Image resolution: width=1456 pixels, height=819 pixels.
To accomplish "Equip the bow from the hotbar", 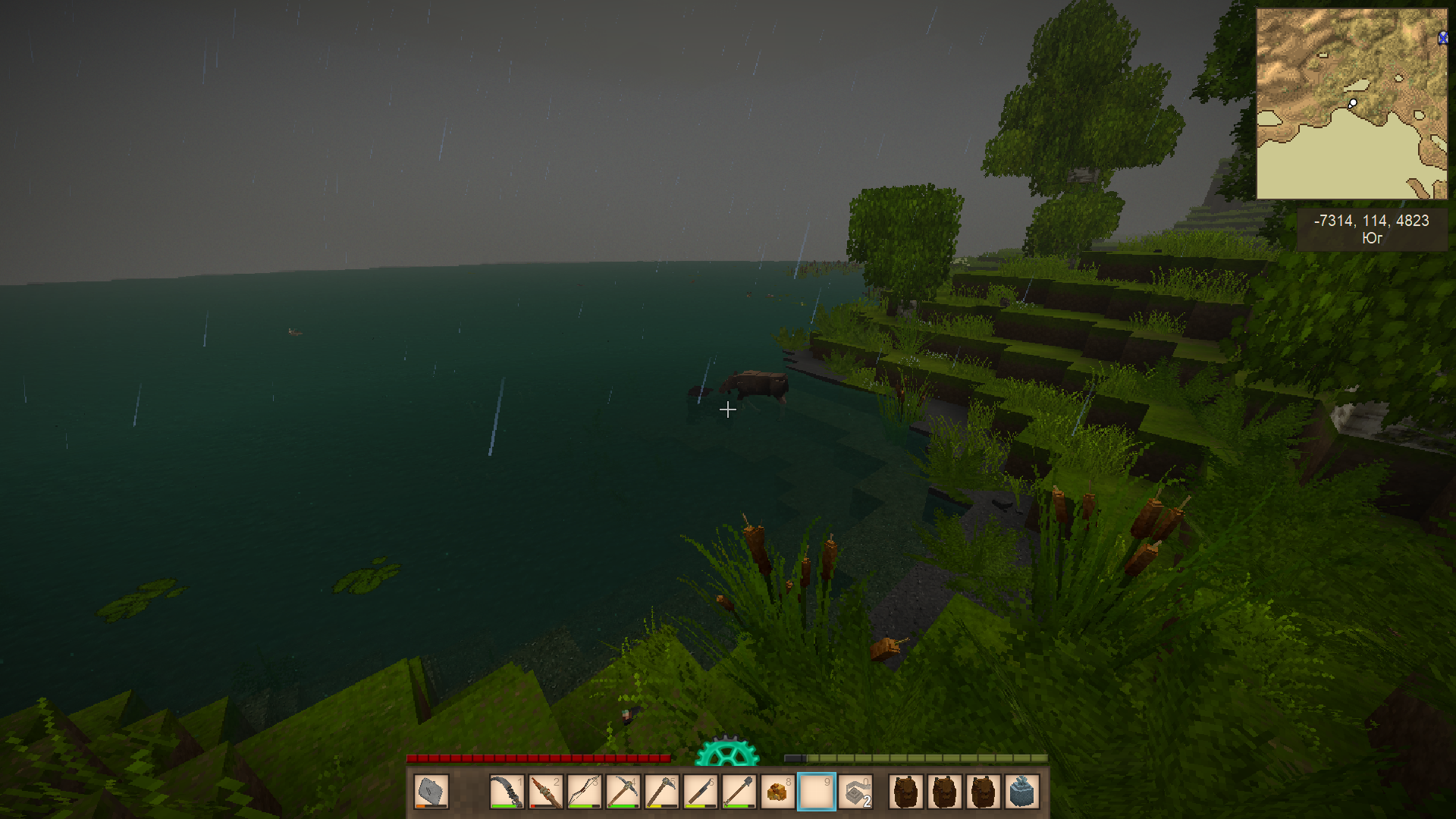I will tap(584, 792).
